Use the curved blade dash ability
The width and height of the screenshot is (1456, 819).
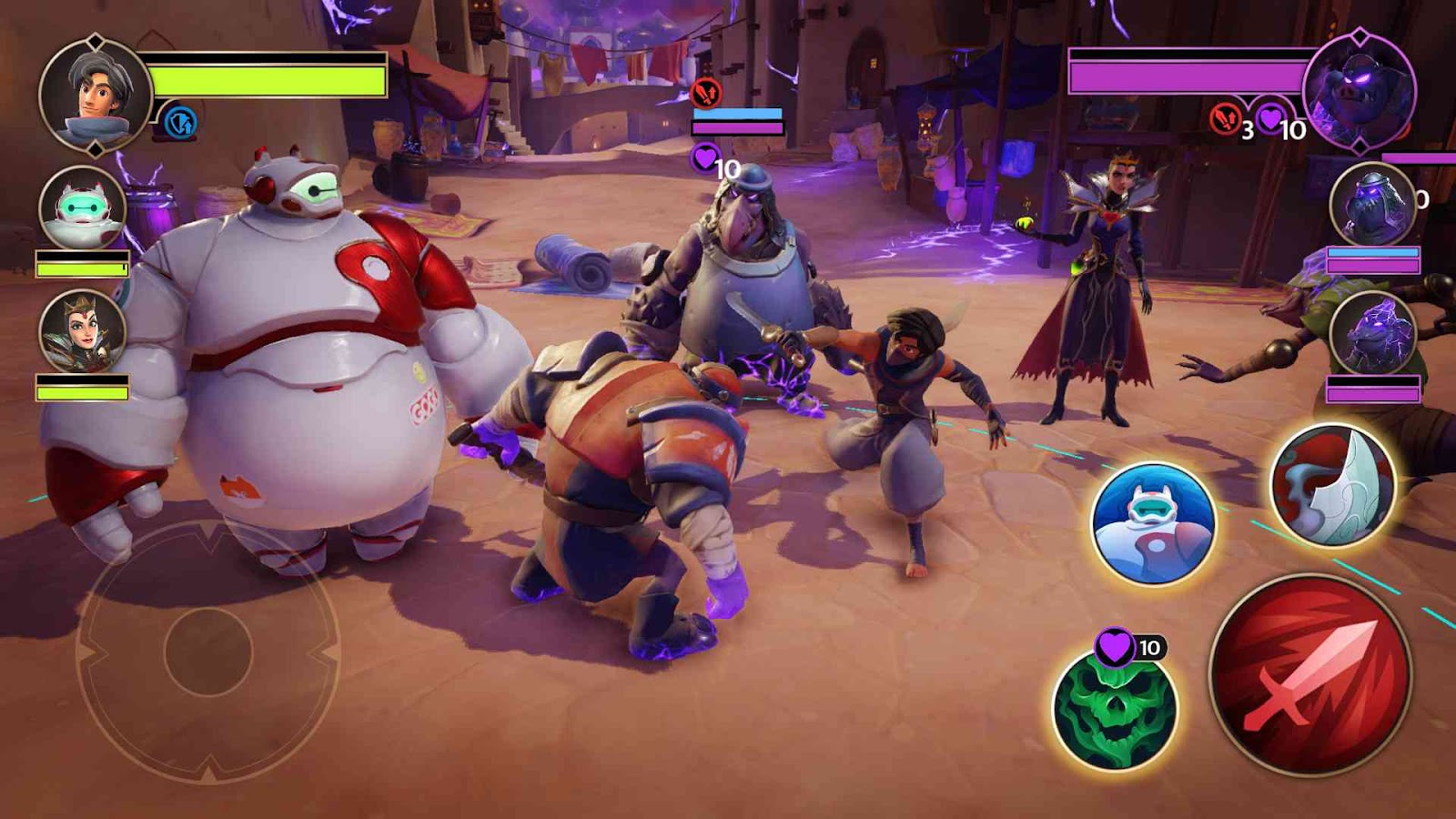pyautogui.click(x=1332, y=487)
